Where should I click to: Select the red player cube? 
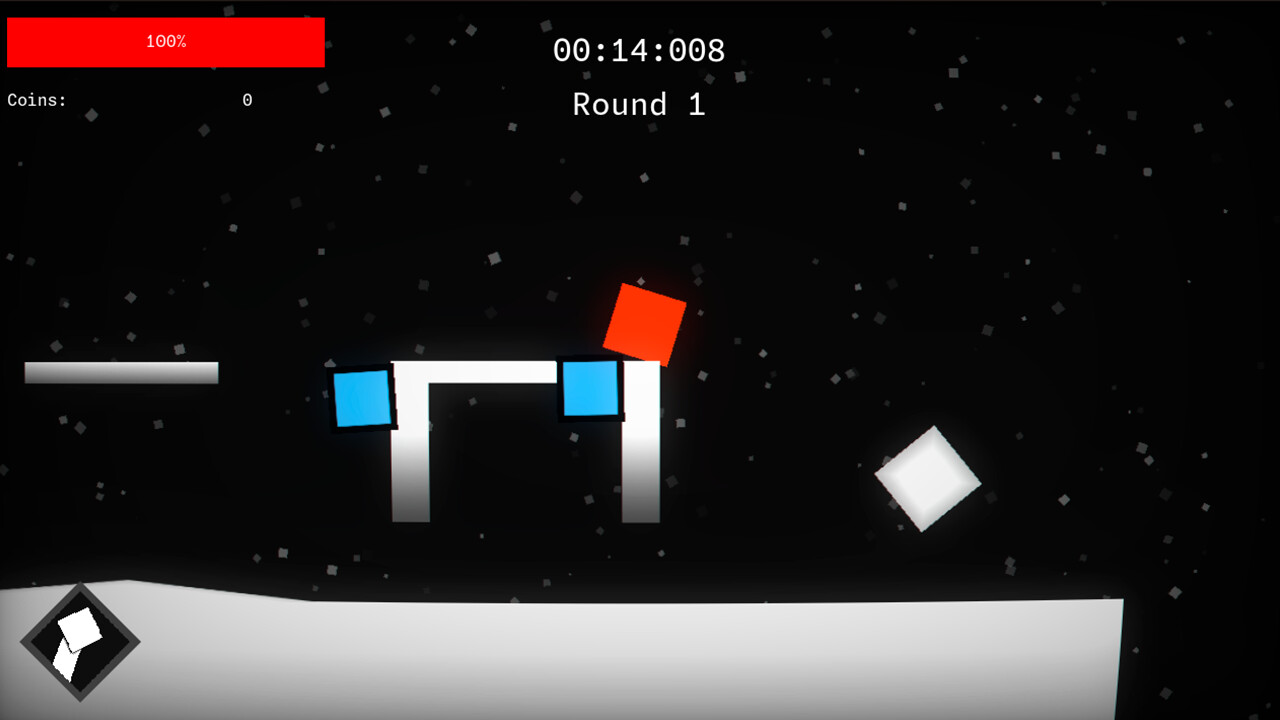coord(645,322)
